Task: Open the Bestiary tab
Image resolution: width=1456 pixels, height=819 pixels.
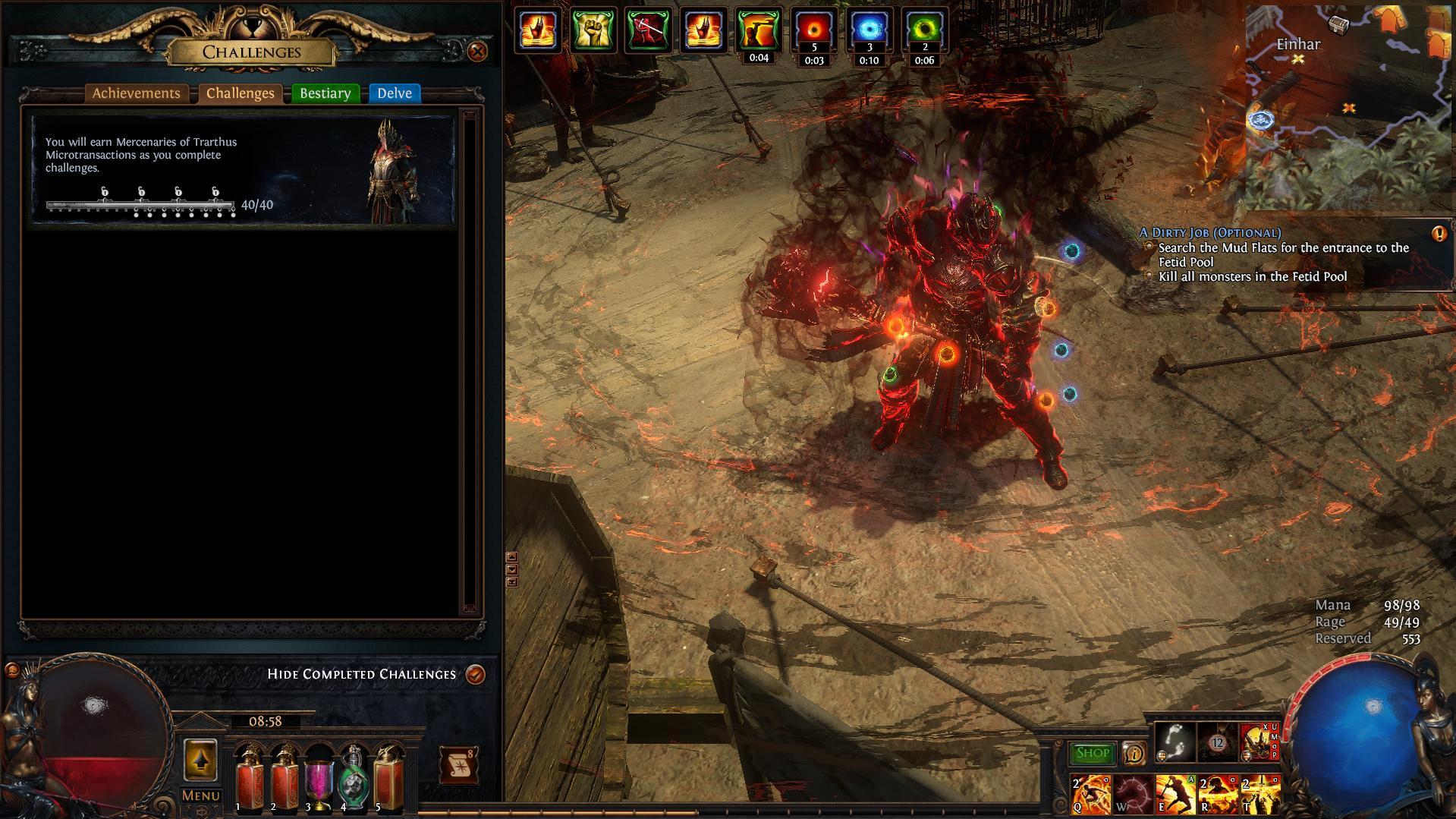Action: point(325,93)
